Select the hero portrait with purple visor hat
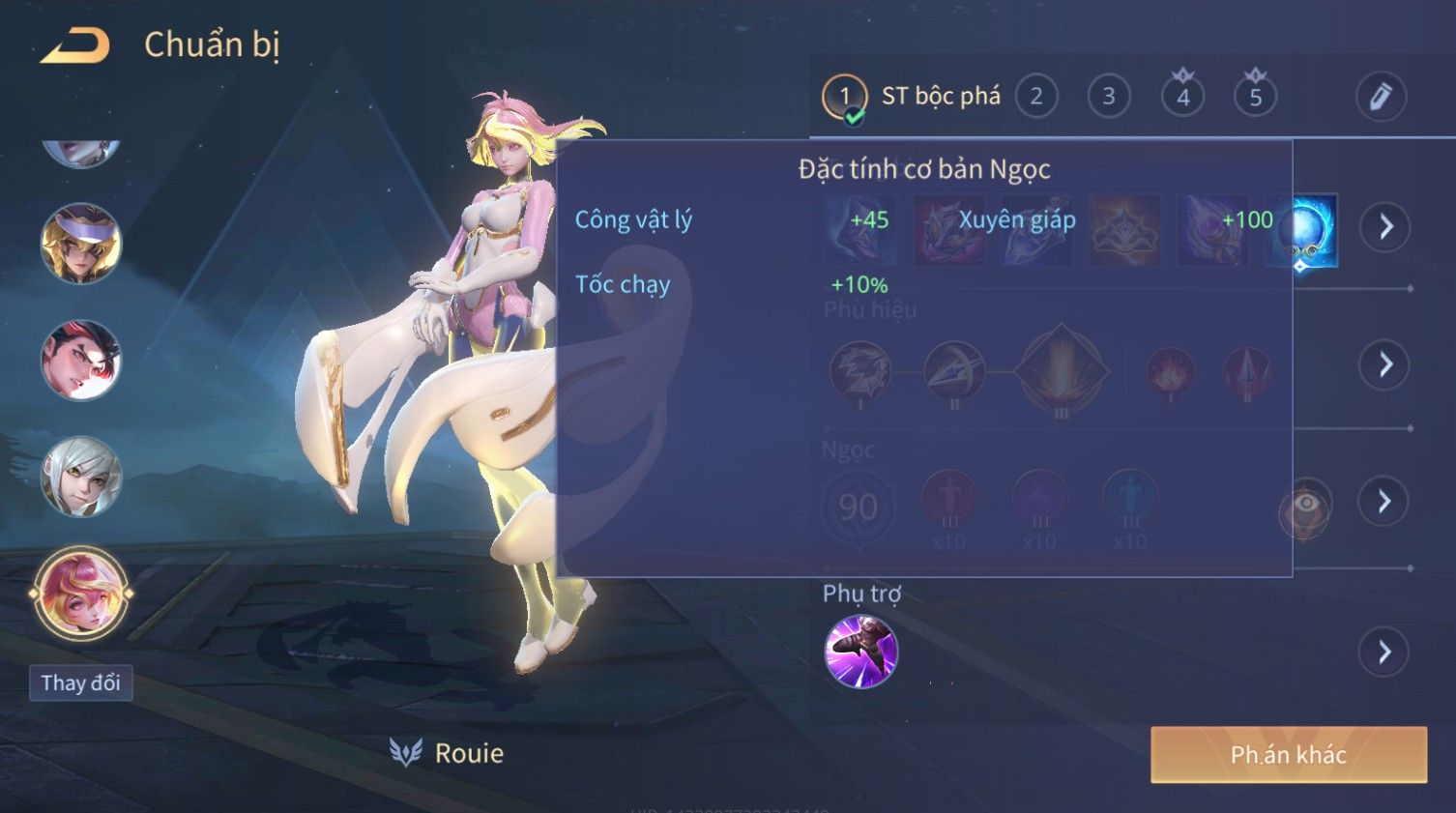Image resolution: width=1456 pixels, height=813 pixels. click(x=81, y=244)
